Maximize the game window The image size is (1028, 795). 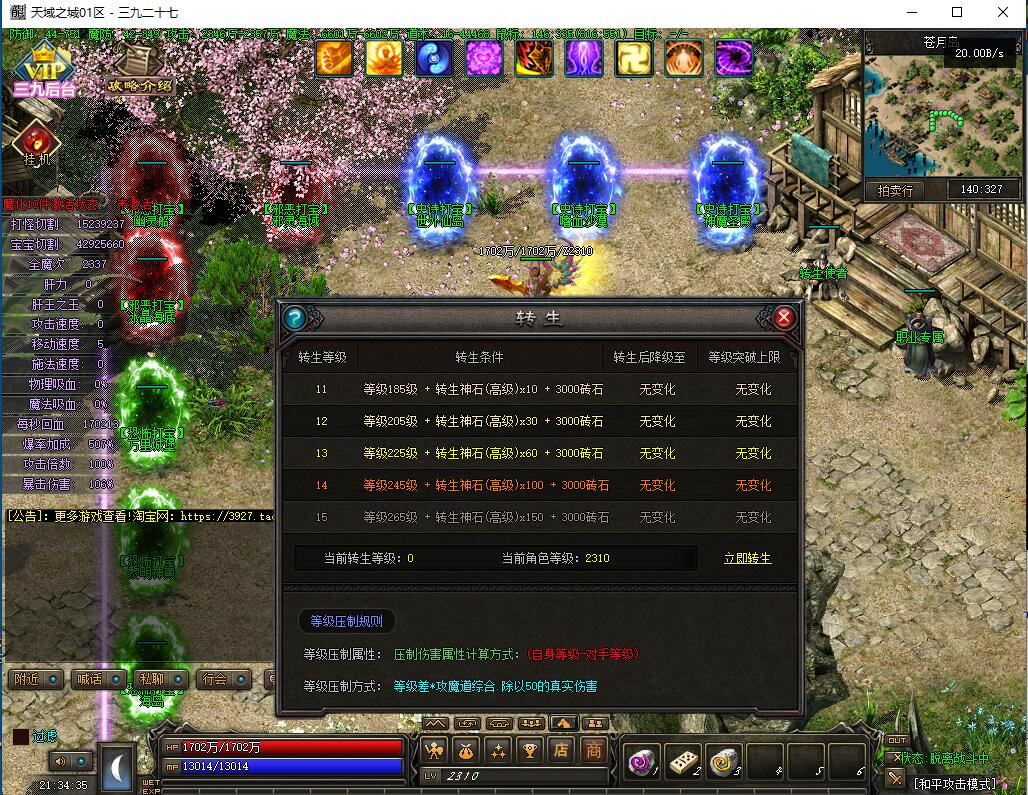[x=956, y=12]
